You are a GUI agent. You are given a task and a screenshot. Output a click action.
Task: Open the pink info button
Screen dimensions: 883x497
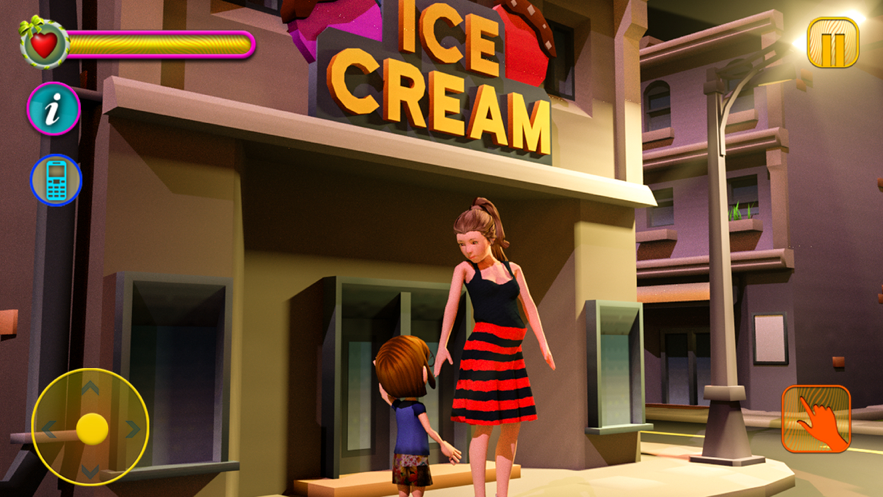(x=53, y=108)
